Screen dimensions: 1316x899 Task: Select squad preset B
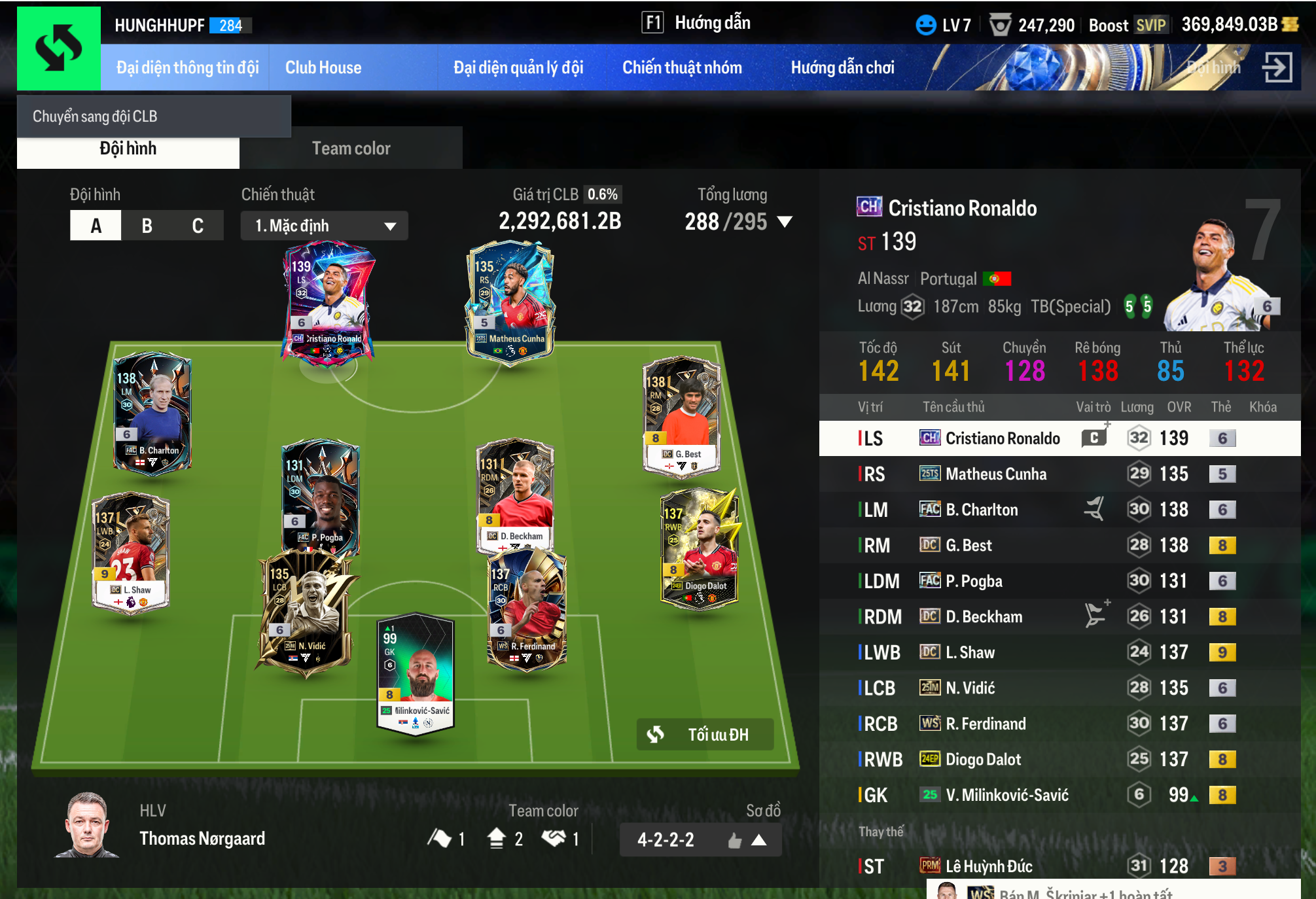[147, 226]
